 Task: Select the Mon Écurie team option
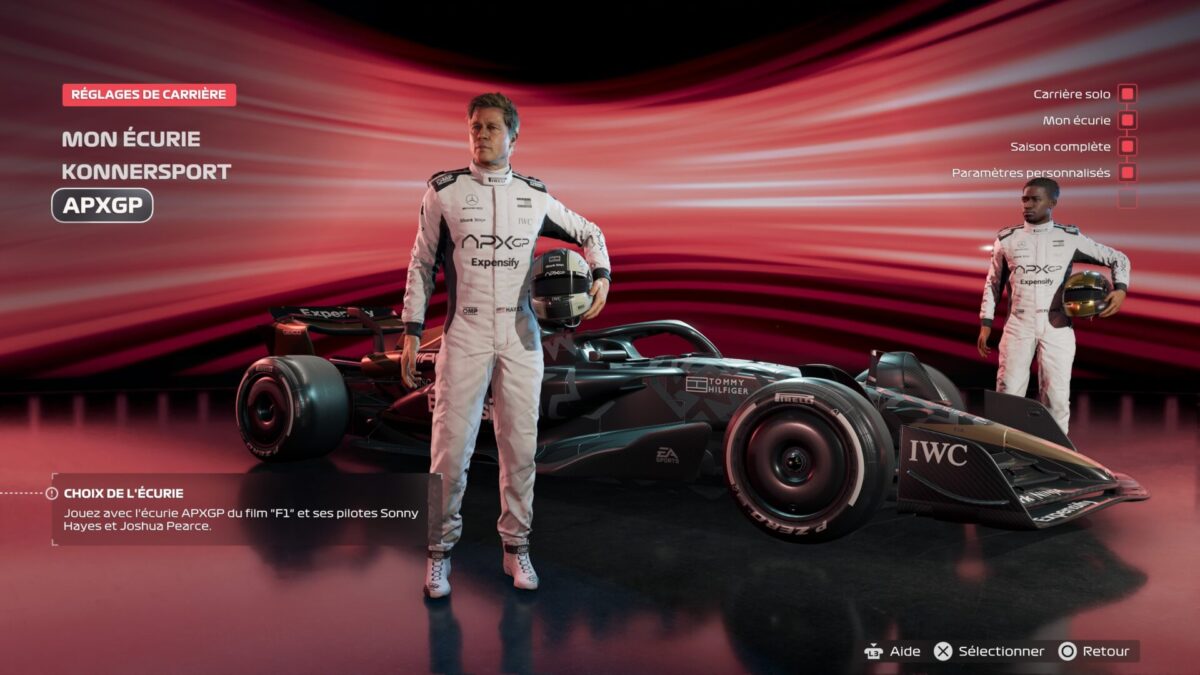click(x=131, y=139)
